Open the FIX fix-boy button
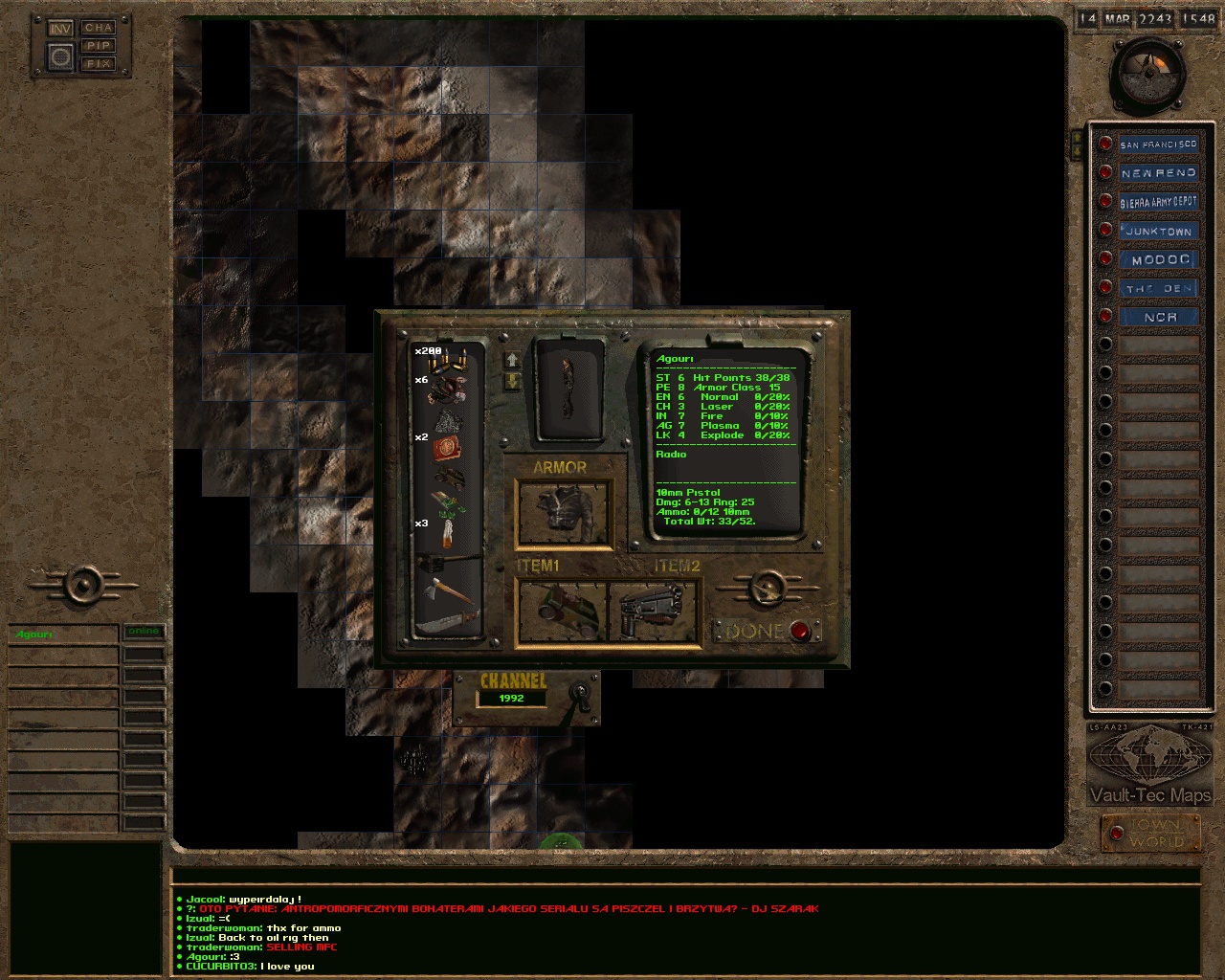This screenshot has height=980, width=1225. coord(98,64)
